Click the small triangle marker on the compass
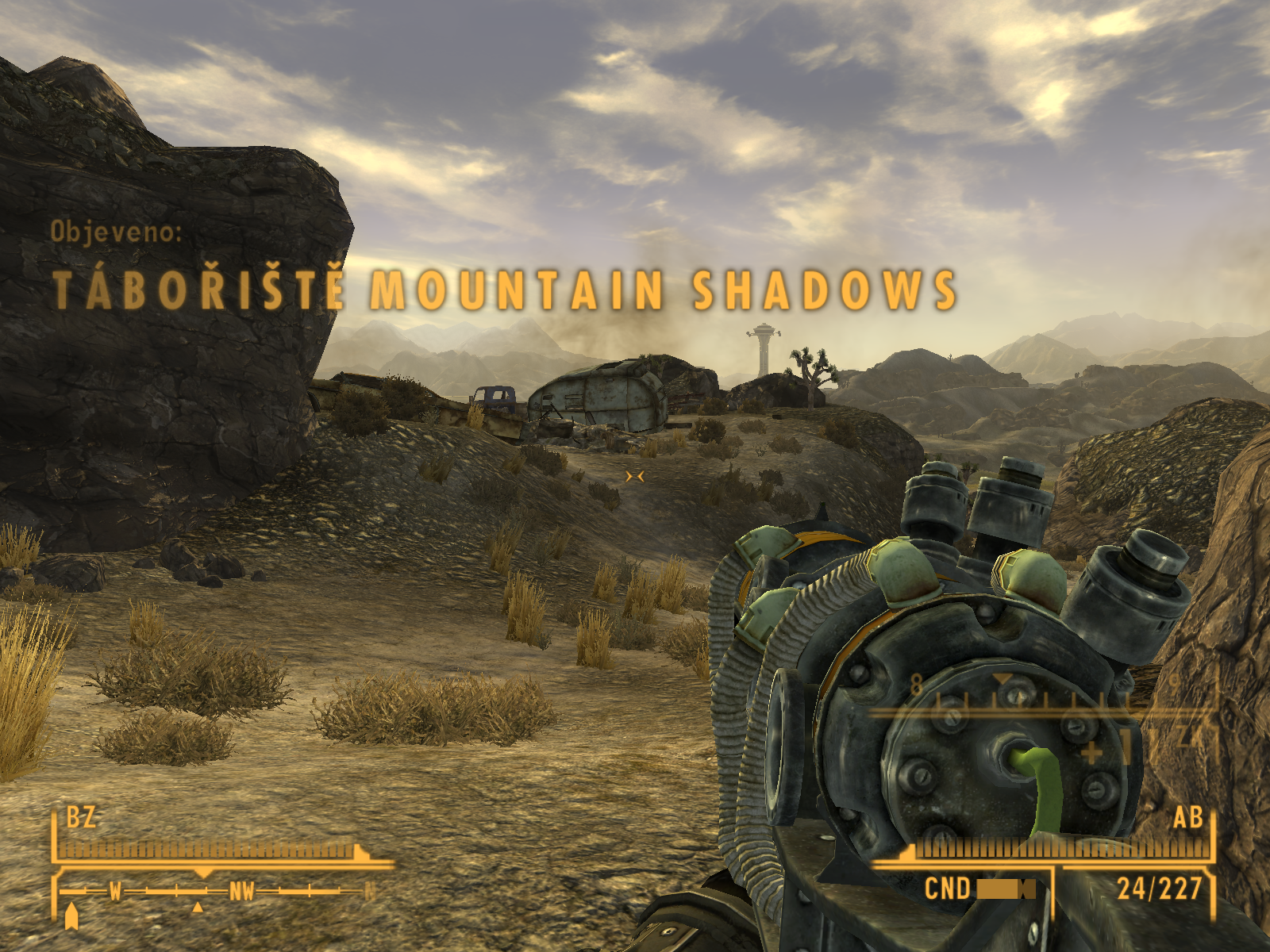 198,907
